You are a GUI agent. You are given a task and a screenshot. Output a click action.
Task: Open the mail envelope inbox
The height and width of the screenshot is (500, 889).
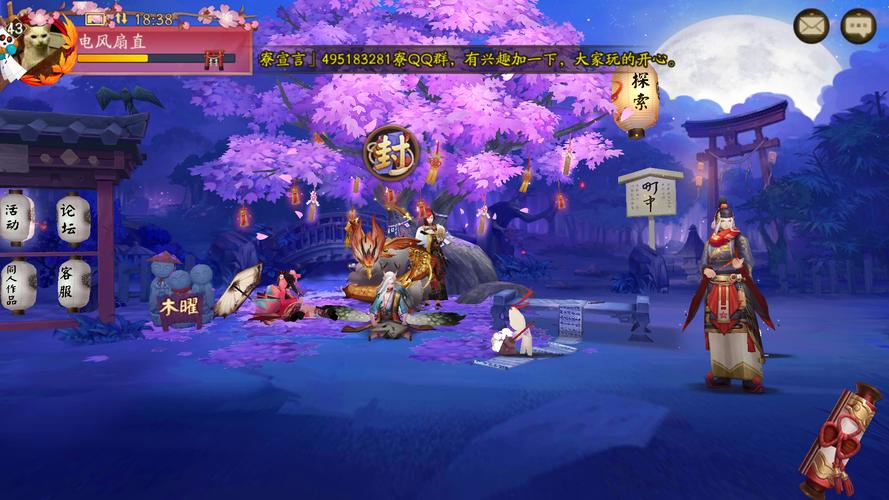tap(812, 26)
